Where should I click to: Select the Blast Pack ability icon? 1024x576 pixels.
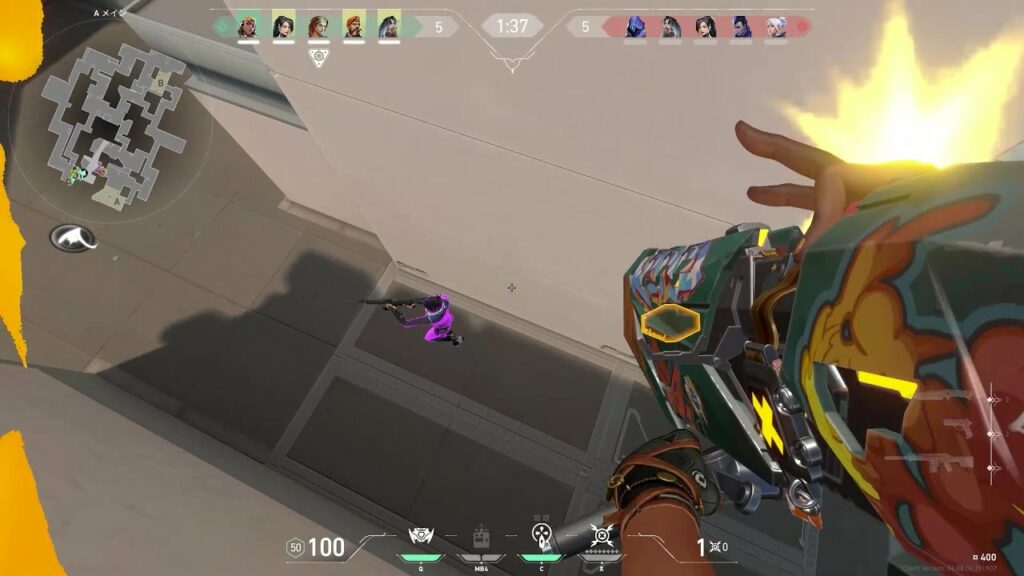tap(420, 537)
